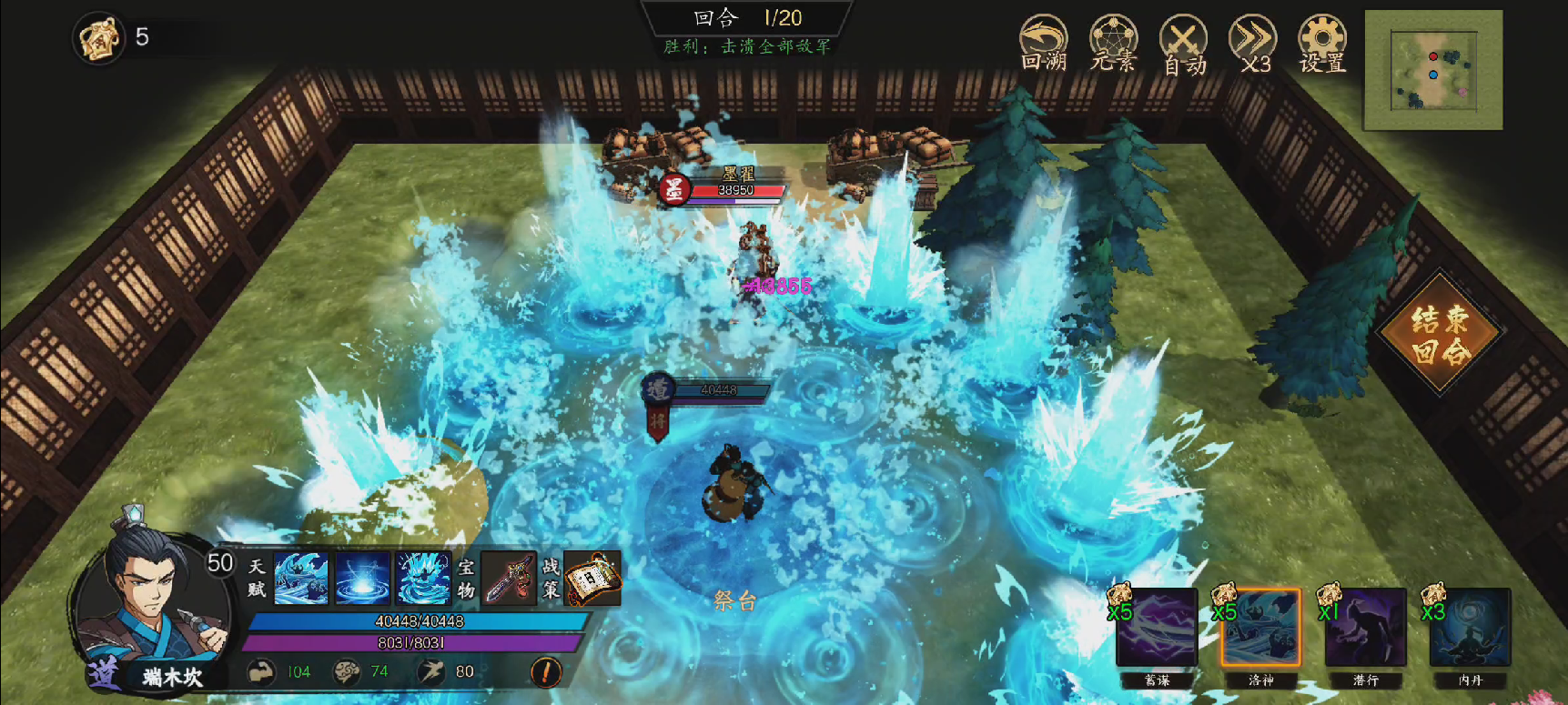Viewport: 1568px width, 705px height.
Task: Select the highlighted 洛神 water skill
Action: pos(1260,629)
